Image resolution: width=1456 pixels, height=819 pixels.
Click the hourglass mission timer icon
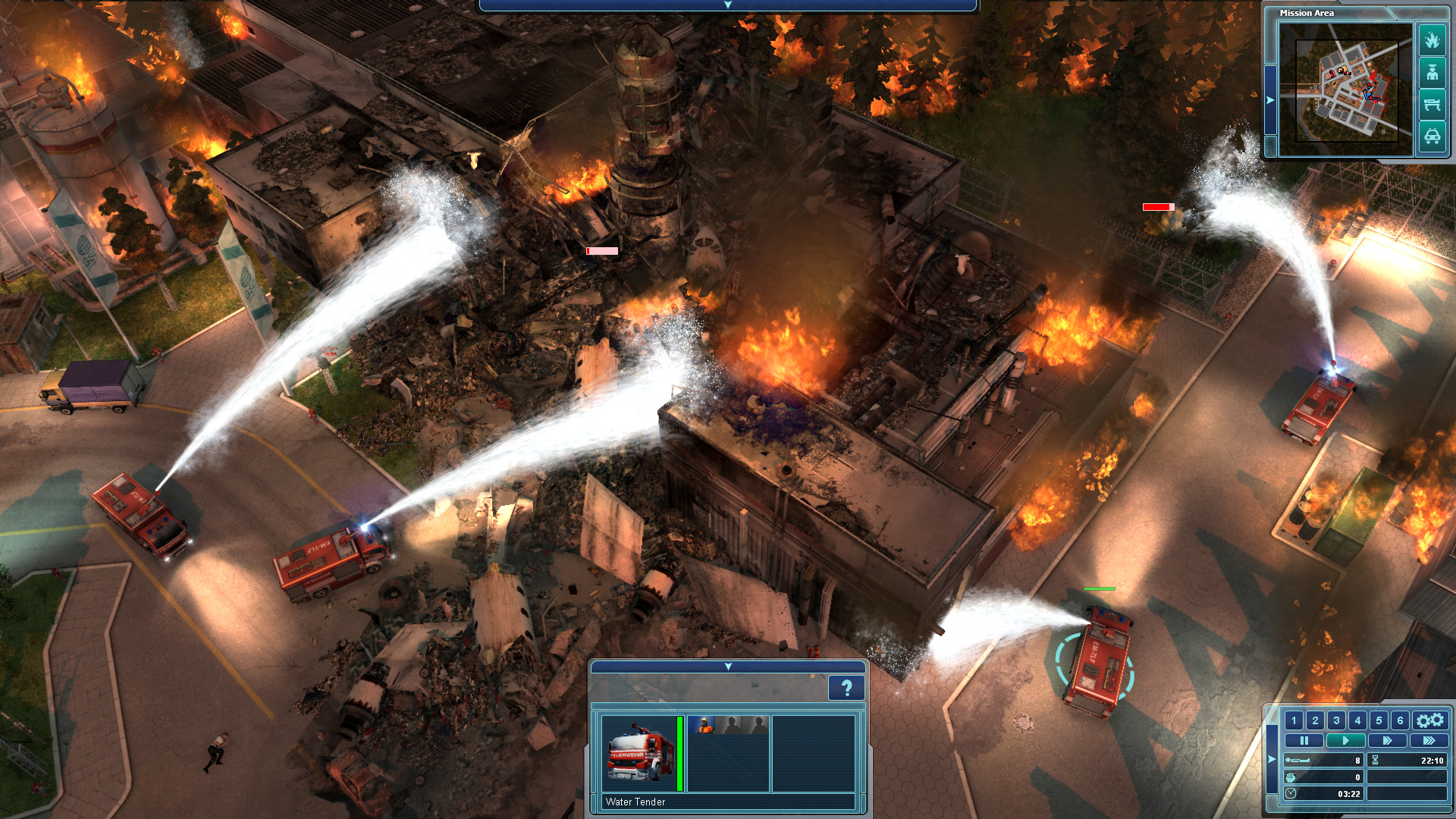(1375, 761)
